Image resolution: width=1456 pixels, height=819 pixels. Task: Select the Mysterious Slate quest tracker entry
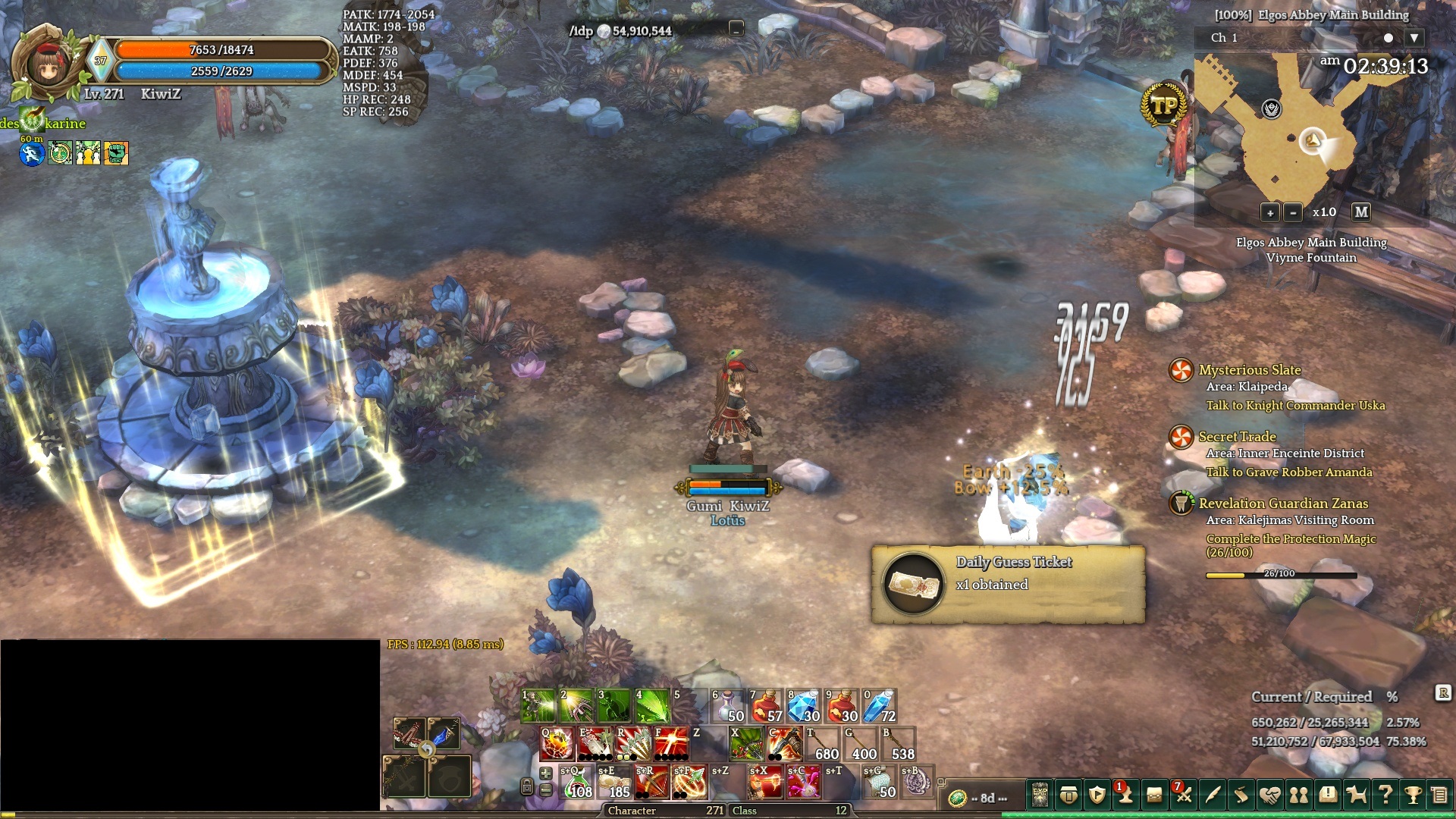1249,370
